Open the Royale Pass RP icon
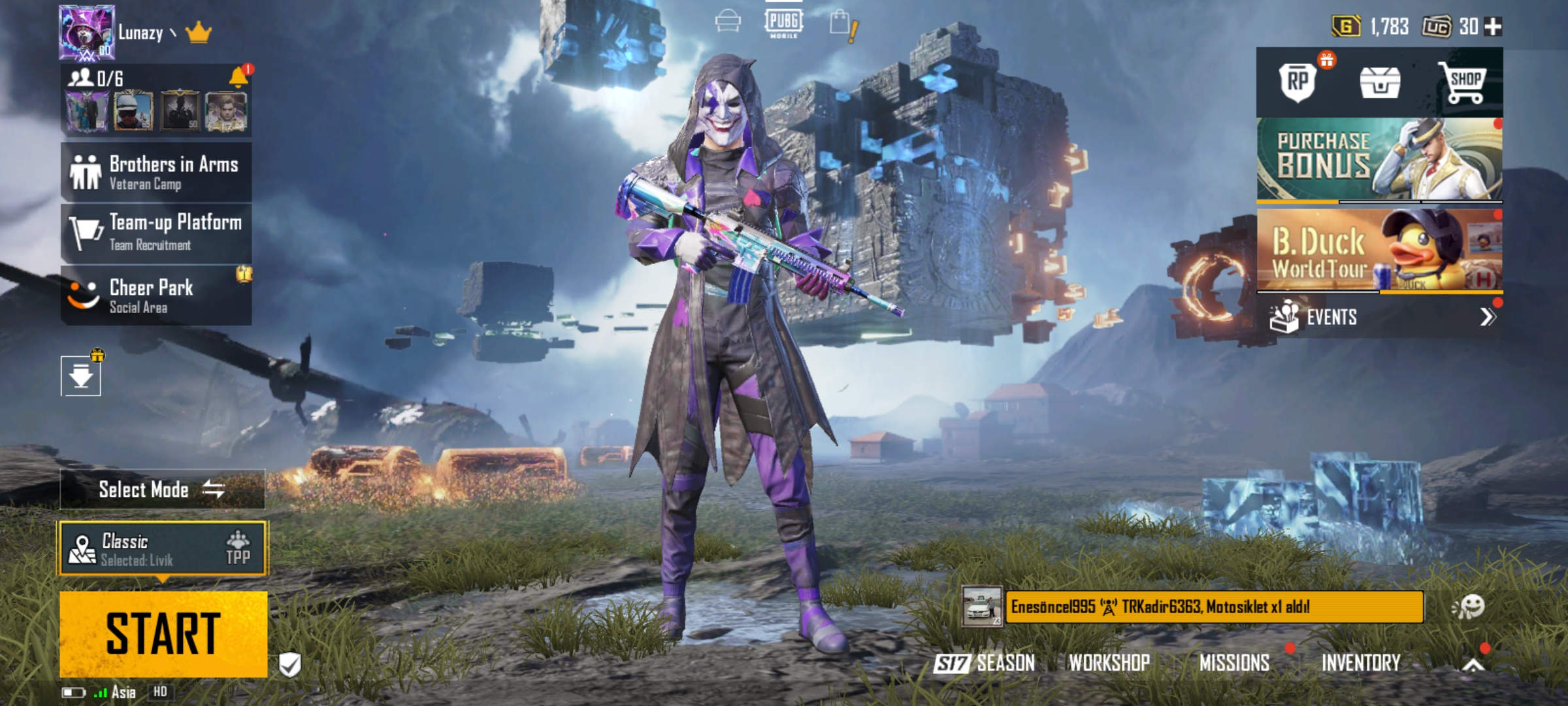The height and width of the screenshot is (706, 1568). 1298,82
